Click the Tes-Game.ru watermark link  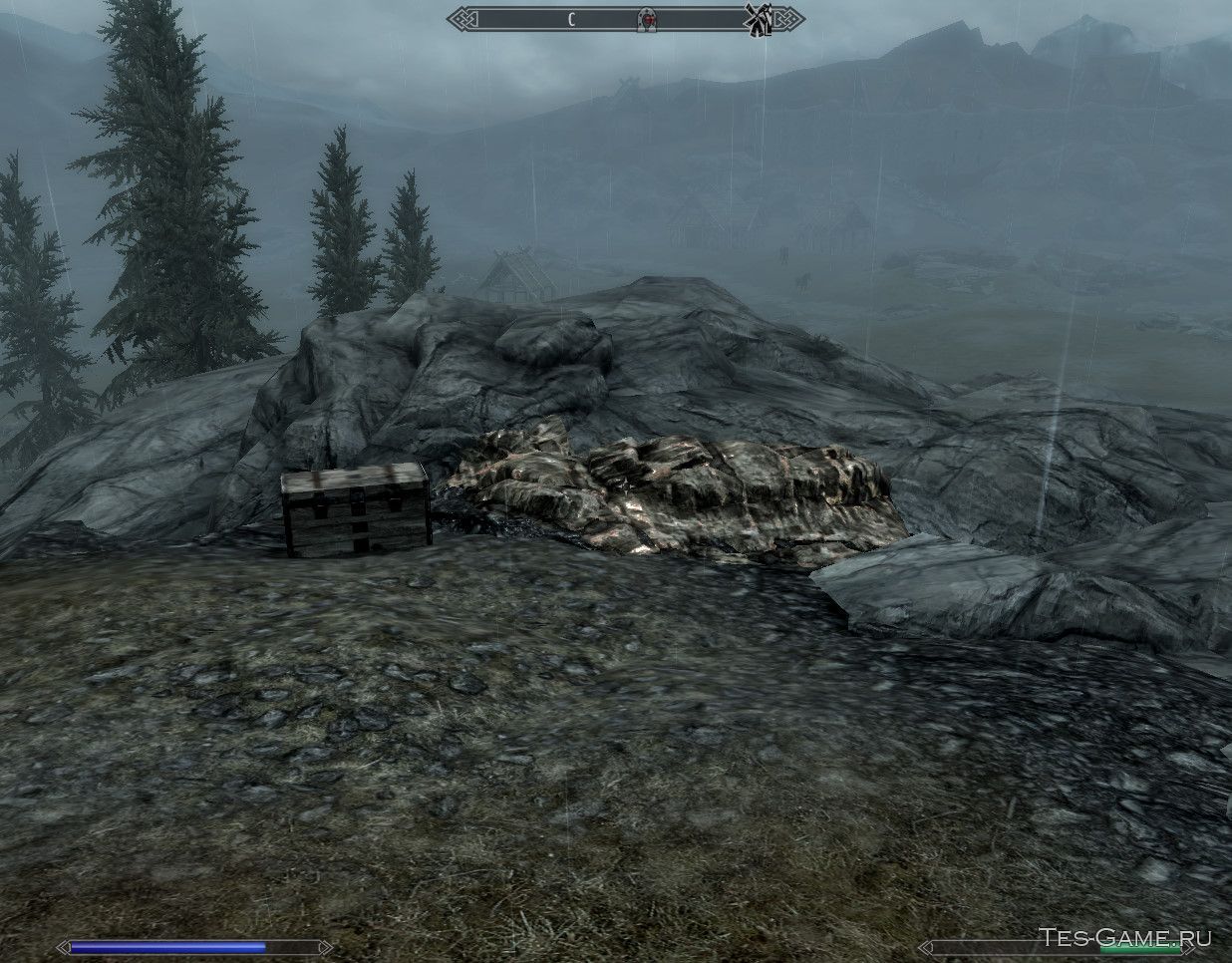tap(1126, 938)
